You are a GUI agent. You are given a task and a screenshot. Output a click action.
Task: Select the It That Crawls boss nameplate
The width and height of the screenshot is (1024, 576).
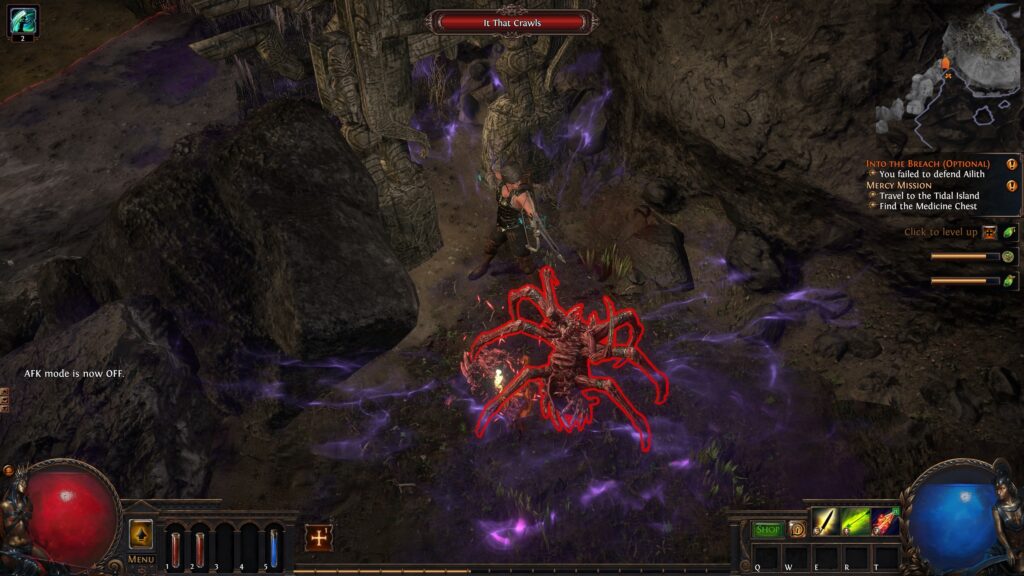coord(511,22)
